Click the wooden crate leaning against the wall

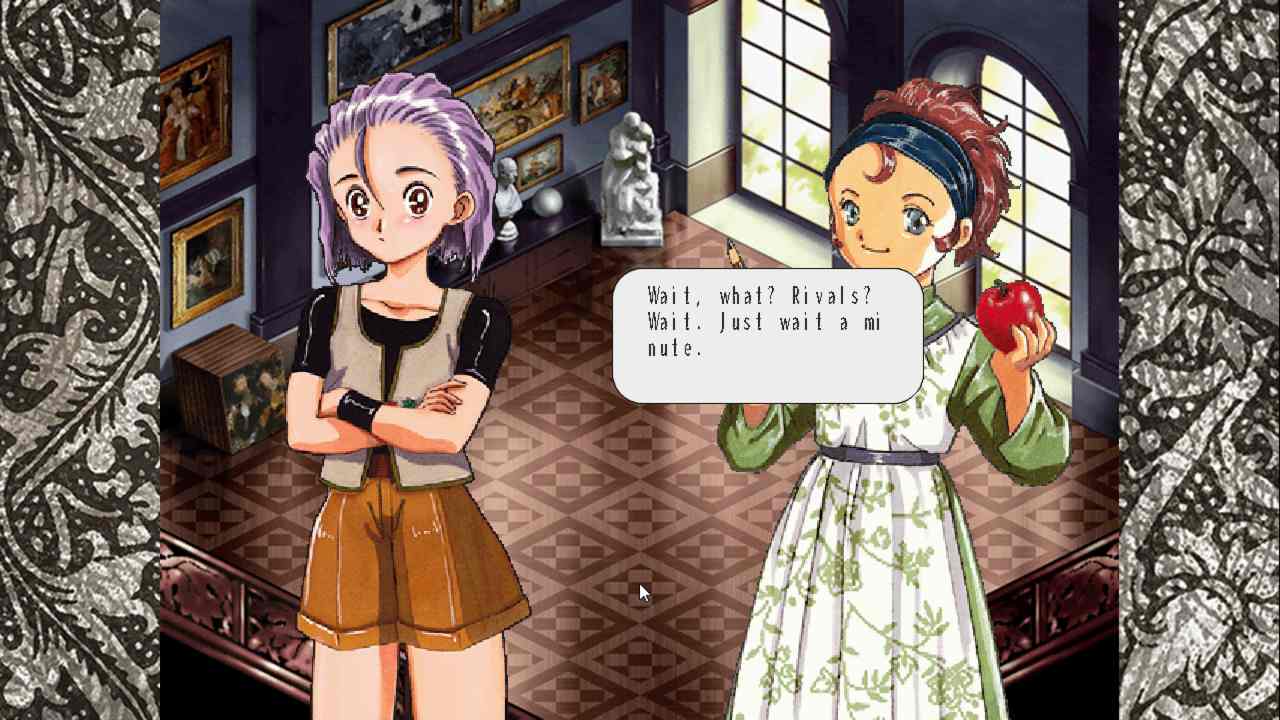(228, 390)
